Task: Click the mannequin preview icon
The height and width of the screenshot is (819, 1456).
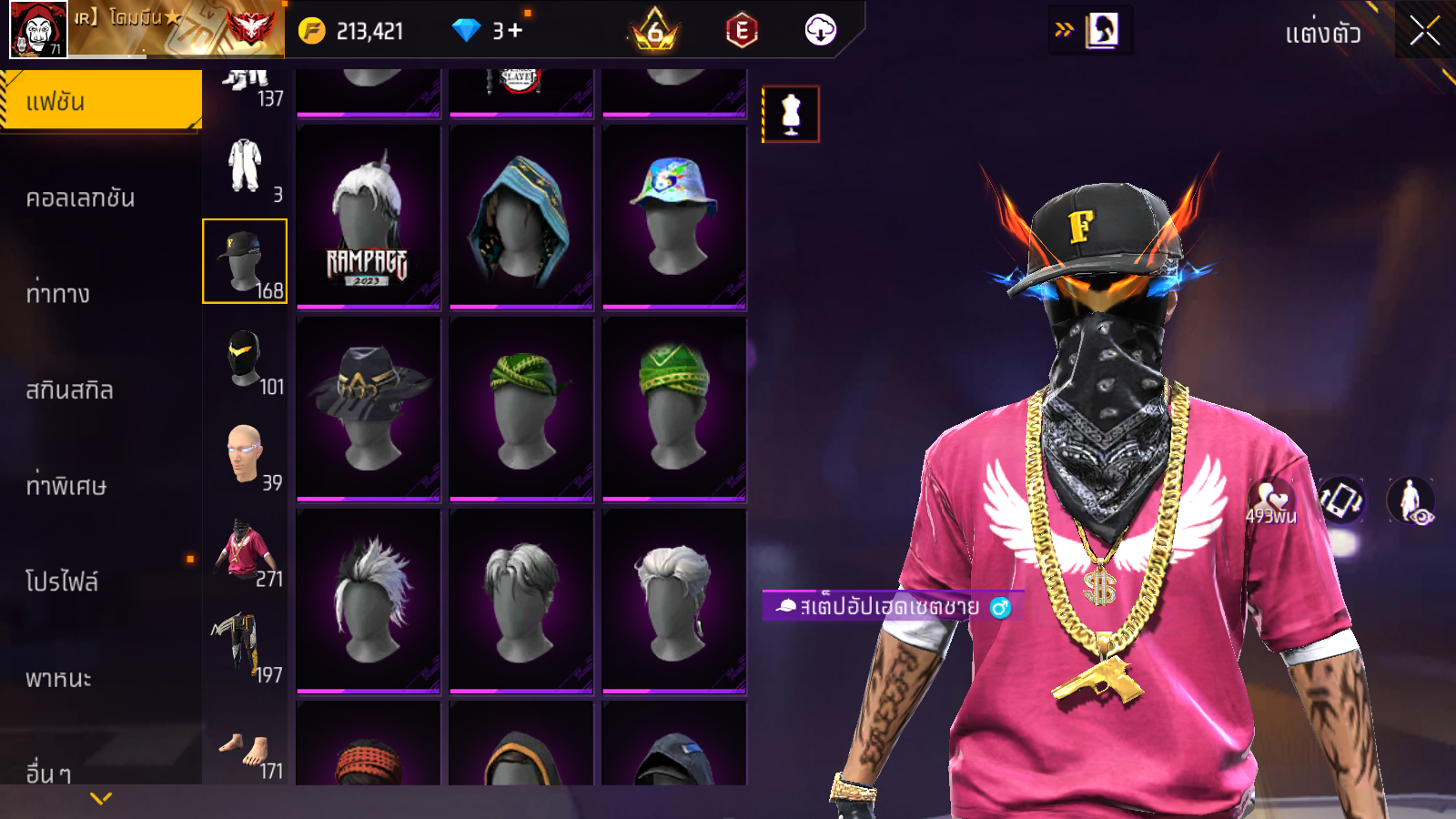Action: pos(791,115)
